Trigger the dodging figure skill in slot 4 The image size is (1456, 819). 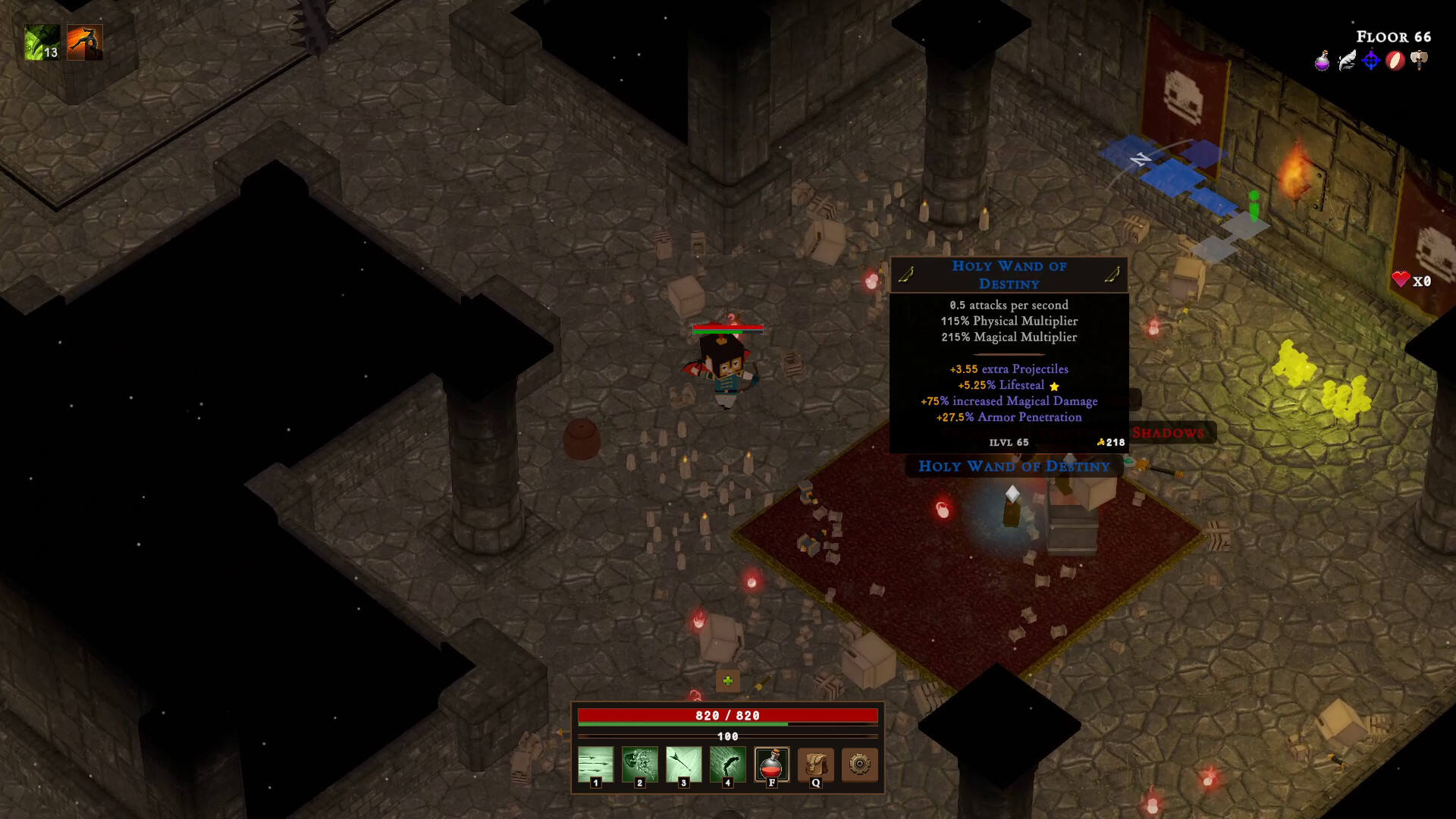click(727, 764)
